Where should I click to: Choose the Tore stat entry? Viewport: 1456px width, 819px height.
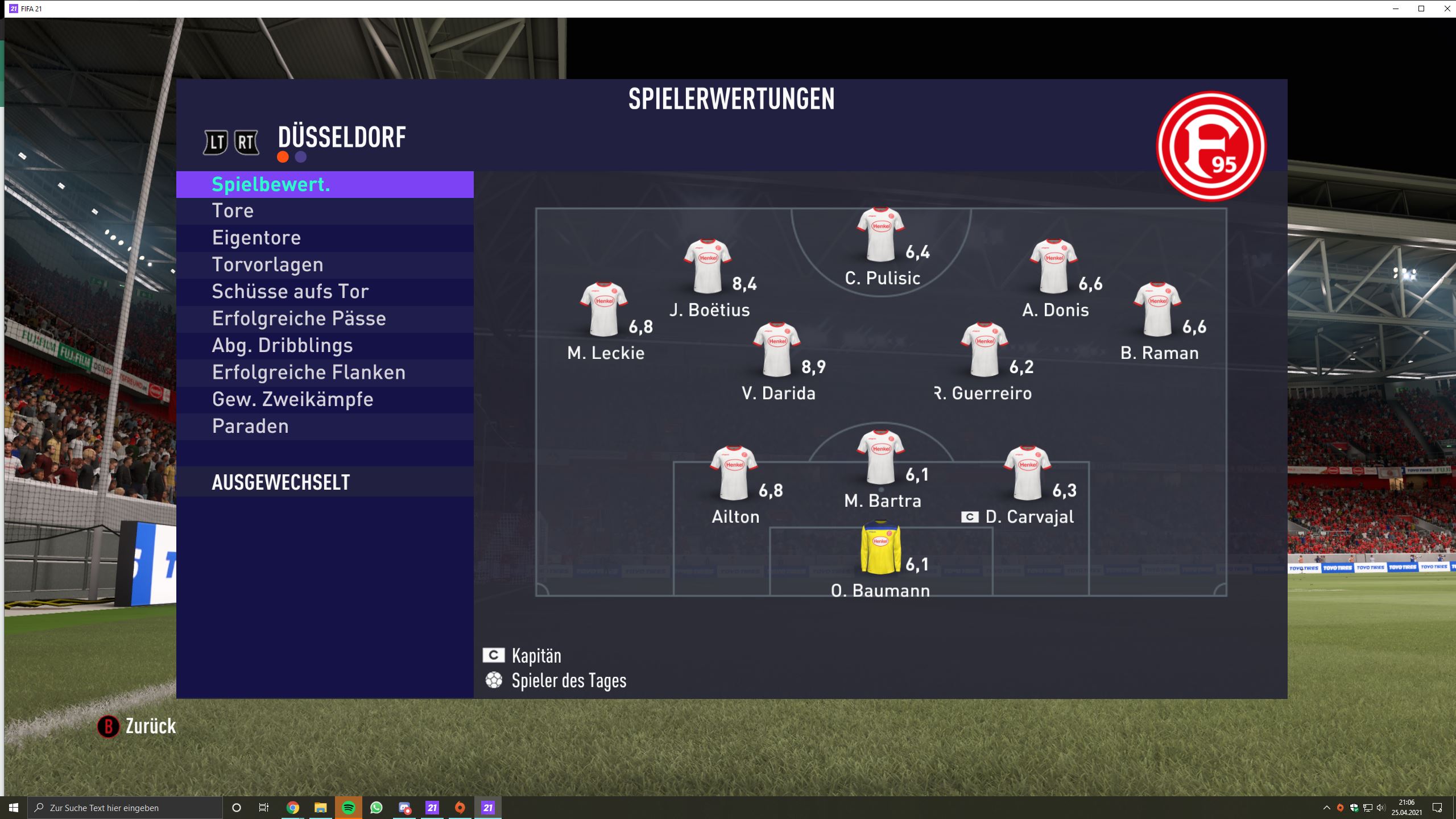tap(324, 211)
